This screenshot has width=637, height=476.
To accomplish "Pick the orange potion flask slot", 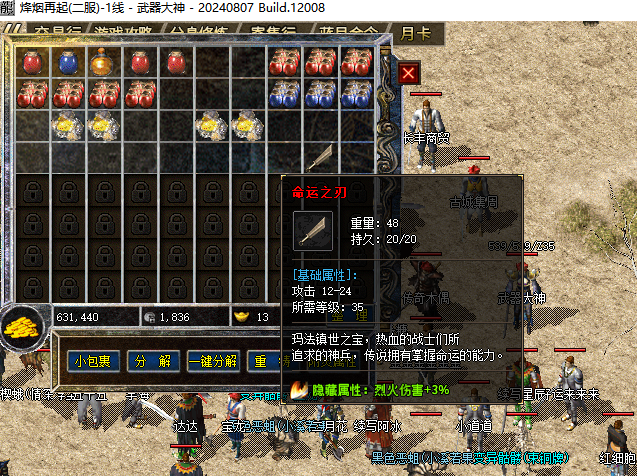I will tap(103, 62).
